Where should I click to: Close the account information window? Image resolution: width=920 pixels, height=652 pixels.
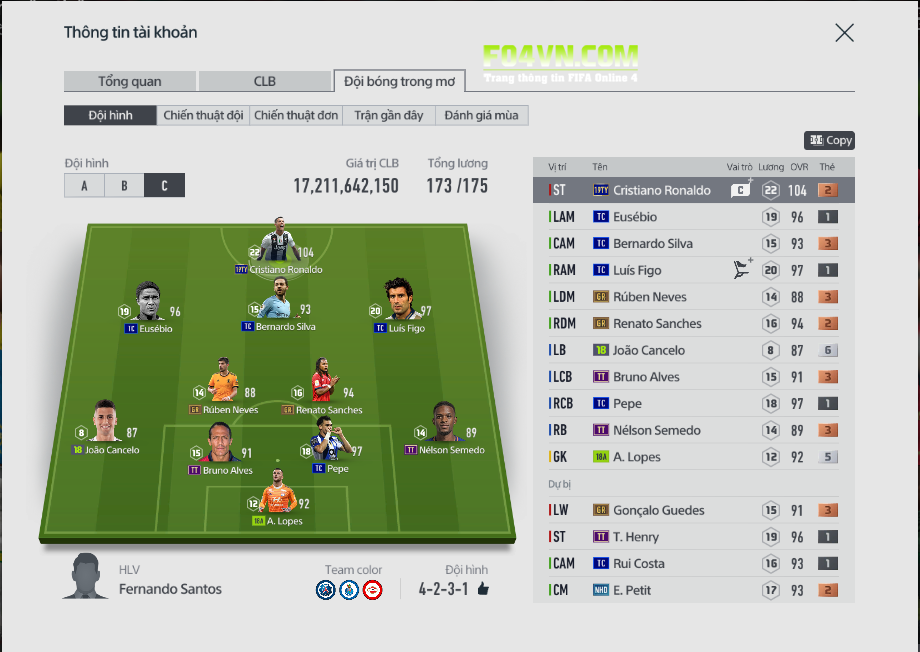pos(844,33)
